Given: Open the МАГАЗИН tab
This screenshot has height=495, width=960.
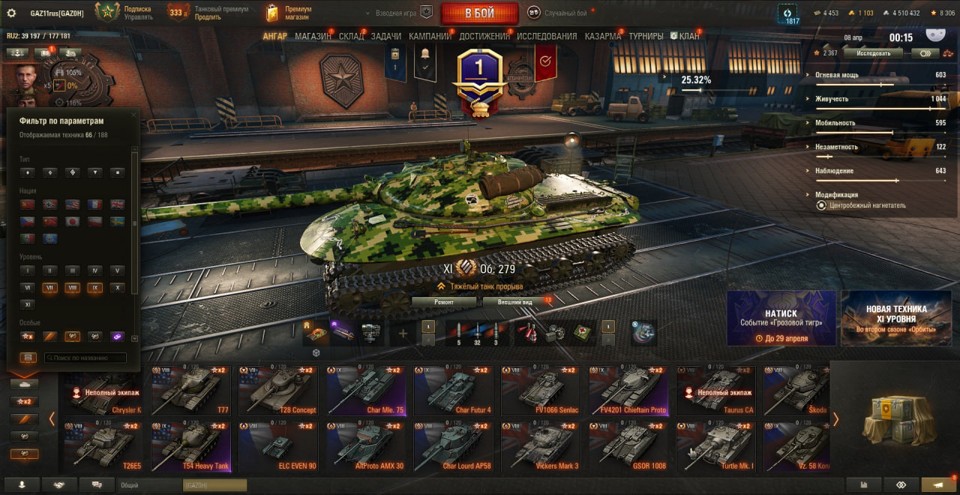Looking at the screenshot, I should coord(313,36).
